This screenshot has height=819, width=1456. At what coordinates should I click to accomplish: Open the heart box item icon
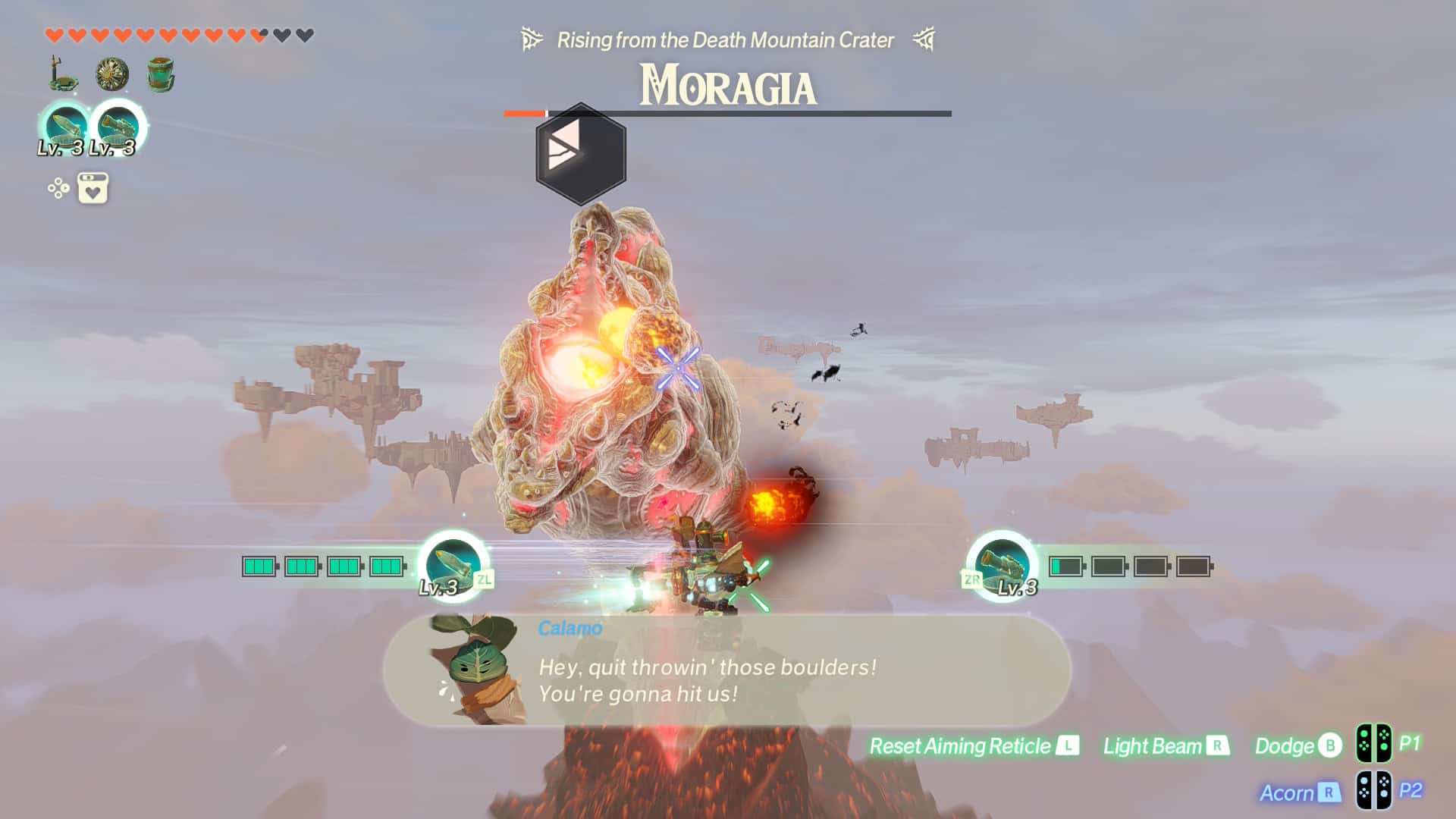point(93,188)
